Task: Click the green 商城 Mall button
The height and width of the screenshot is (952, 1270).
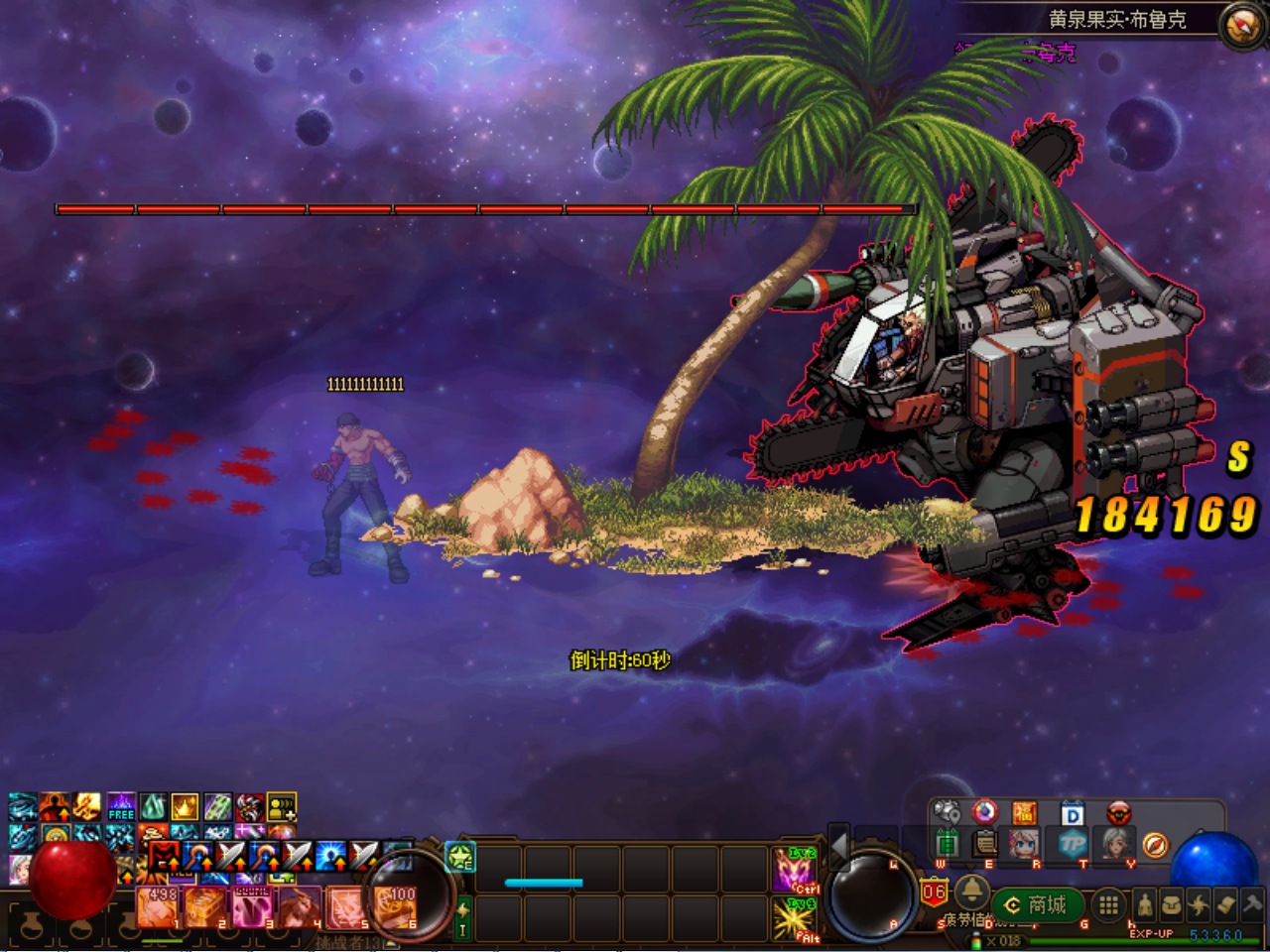Action: (1039, 903)
